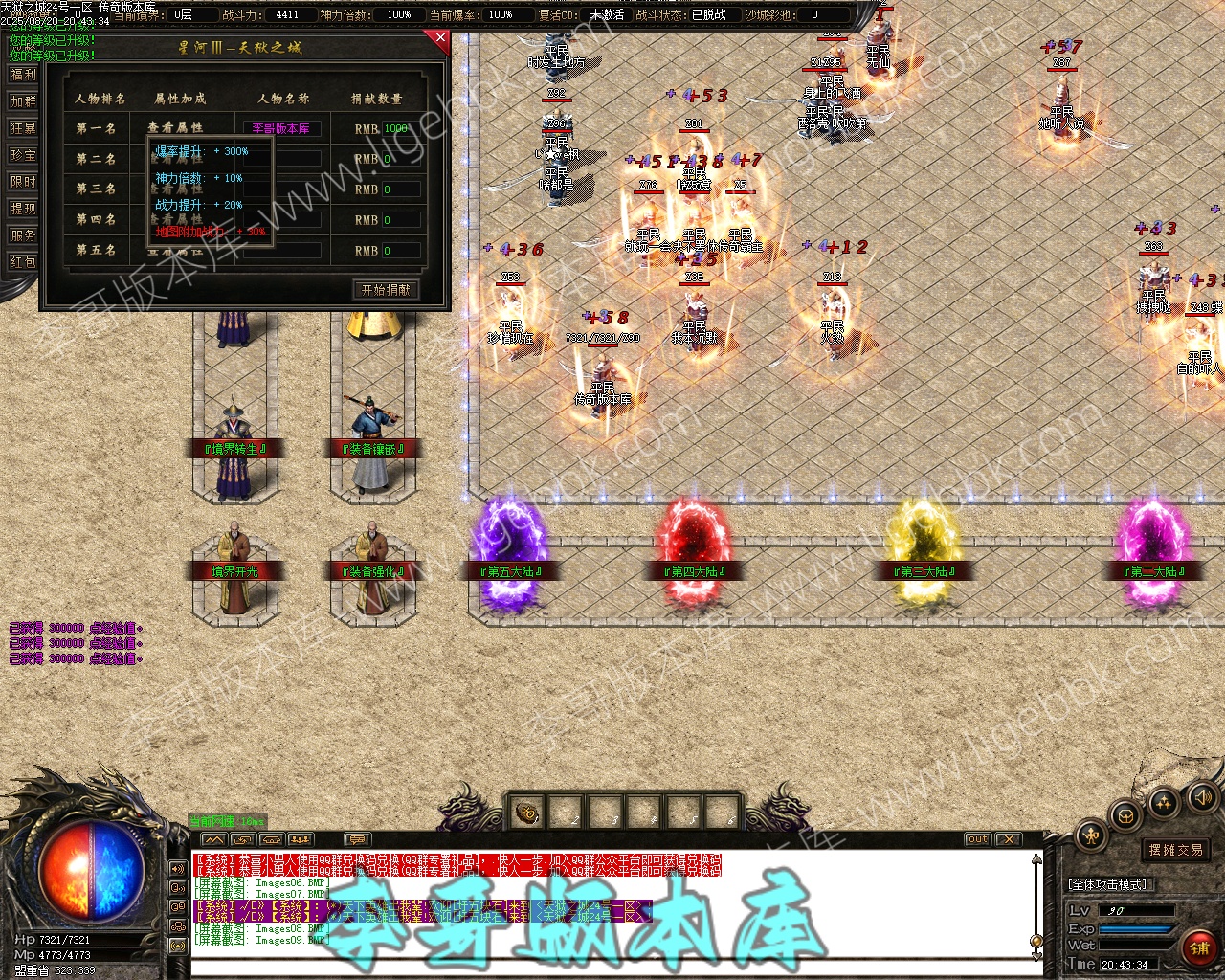The width and height of the screenshot is (1225, 980).
Task: Open the skills three-star icon
Action: 1164,803
